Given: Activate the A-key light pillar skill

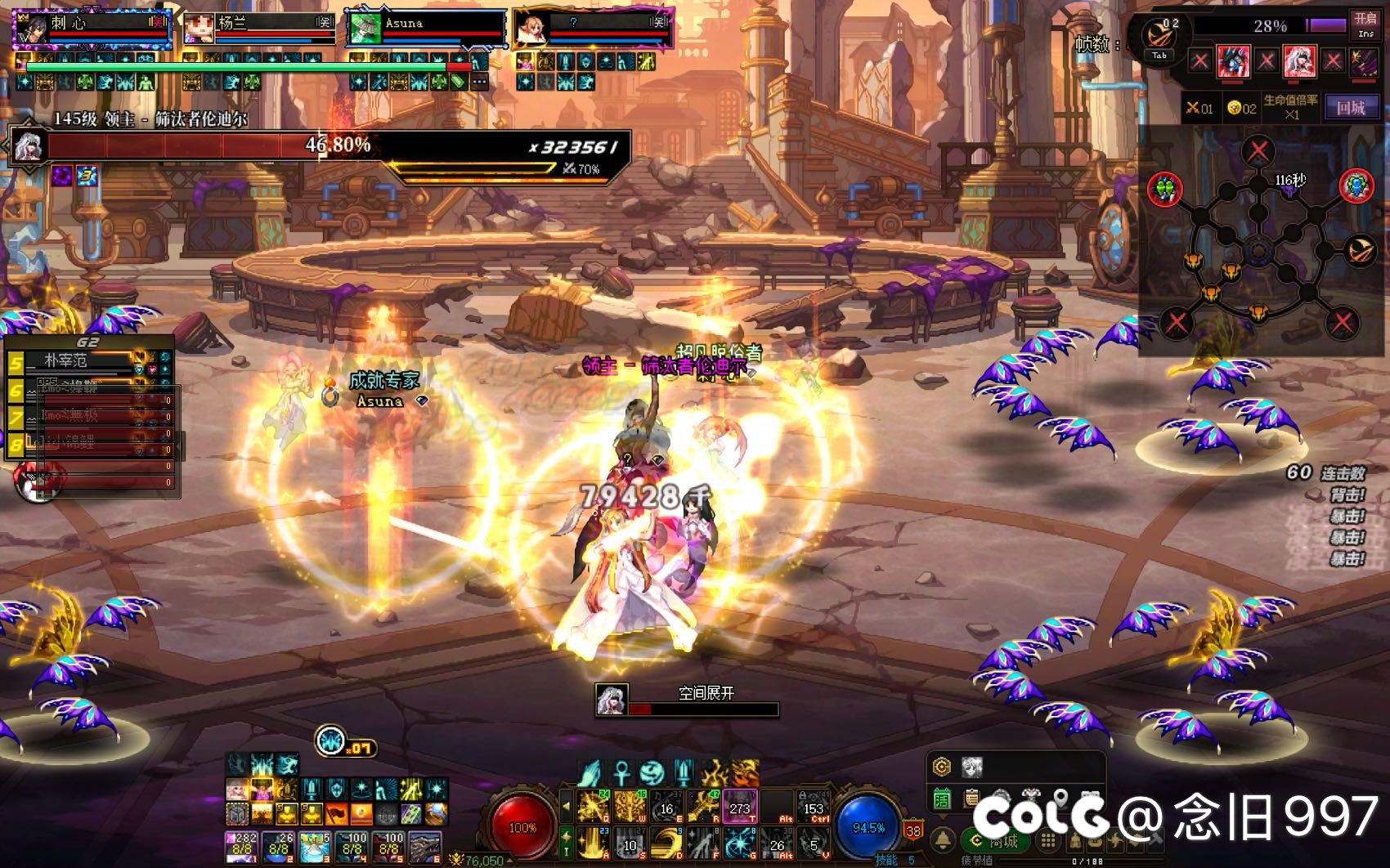Looking at the screenshot, I should click(592, 843).
